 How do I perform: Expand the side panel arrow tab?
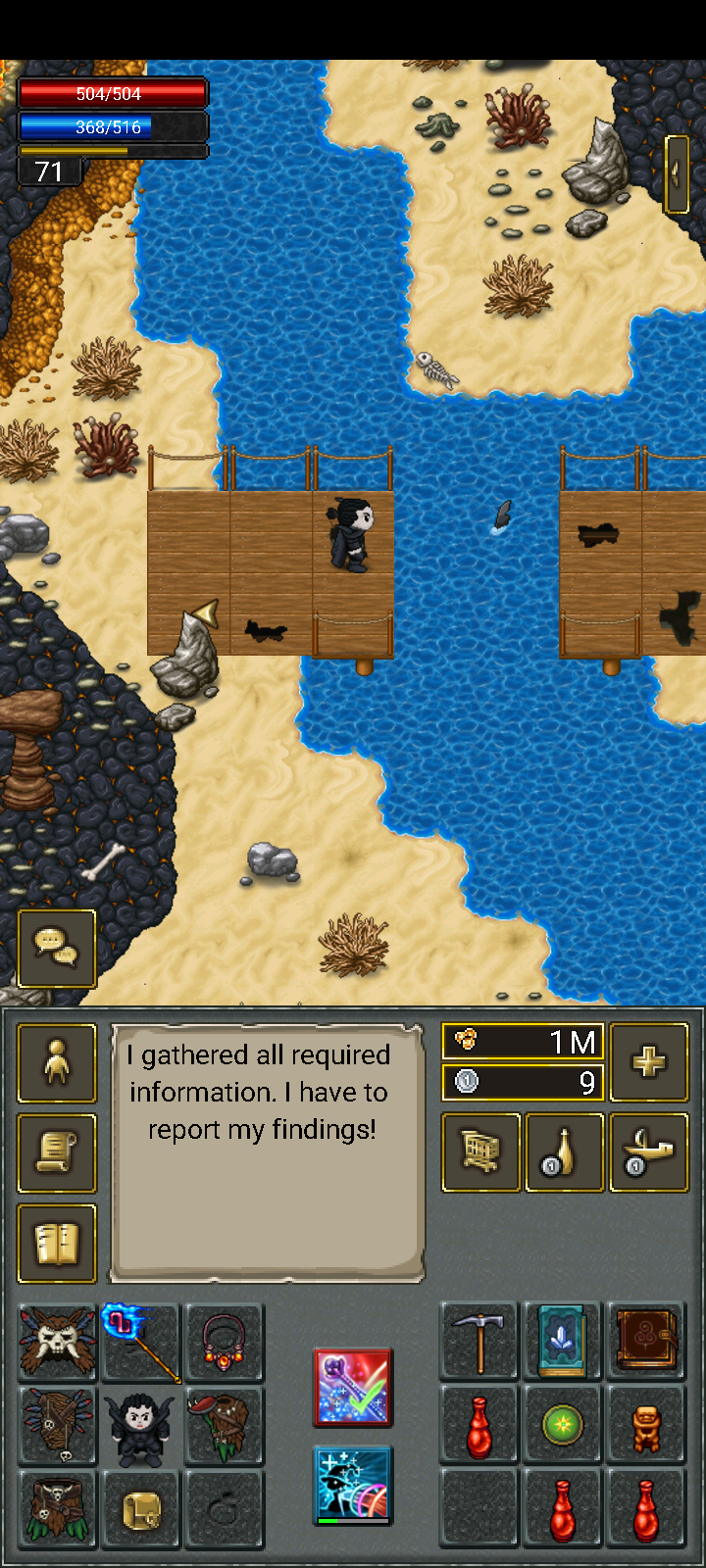[678, 173]
